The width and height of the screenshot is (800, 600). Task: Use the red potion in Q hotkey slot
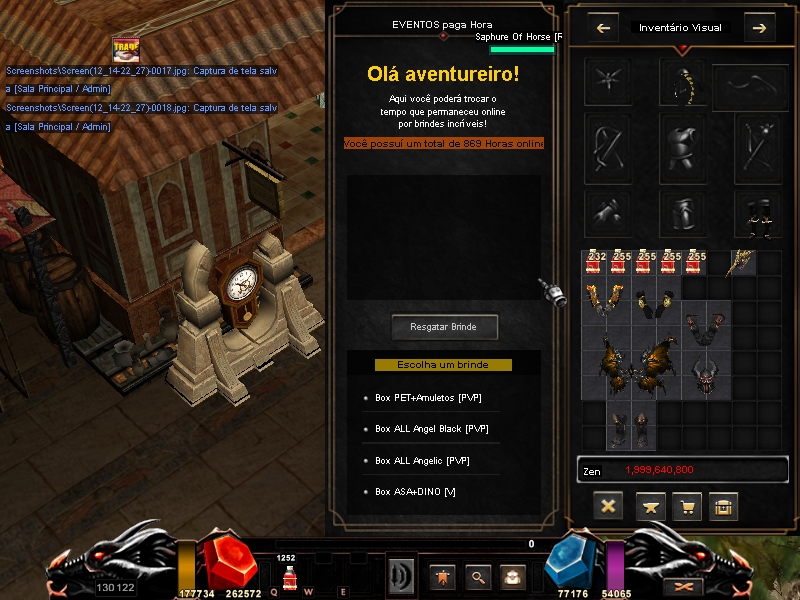[289, 577]
